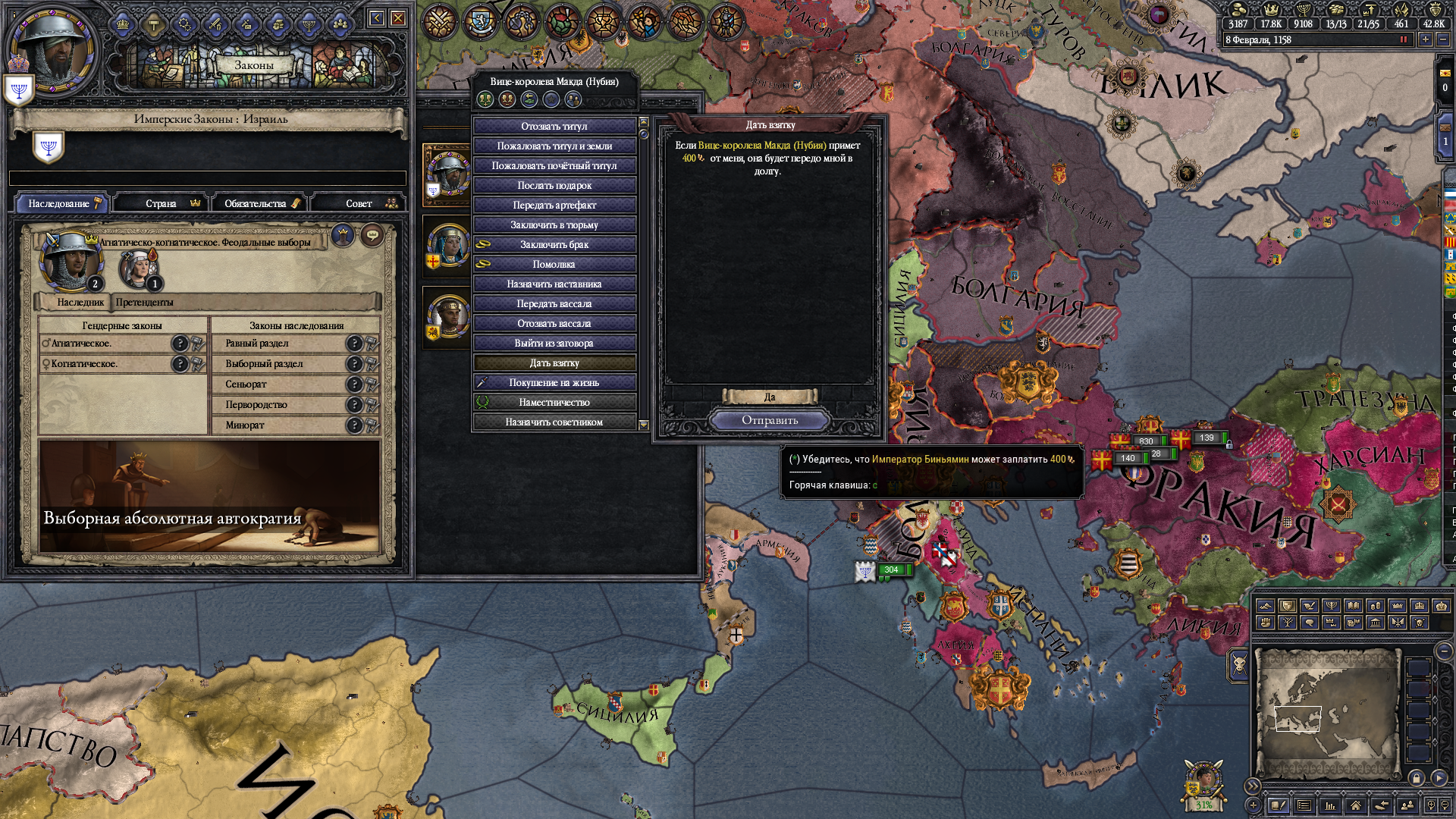The image size is (1456, 819).
Task: Select Пожаловать титул и земли option
Action: click(554, 146)
